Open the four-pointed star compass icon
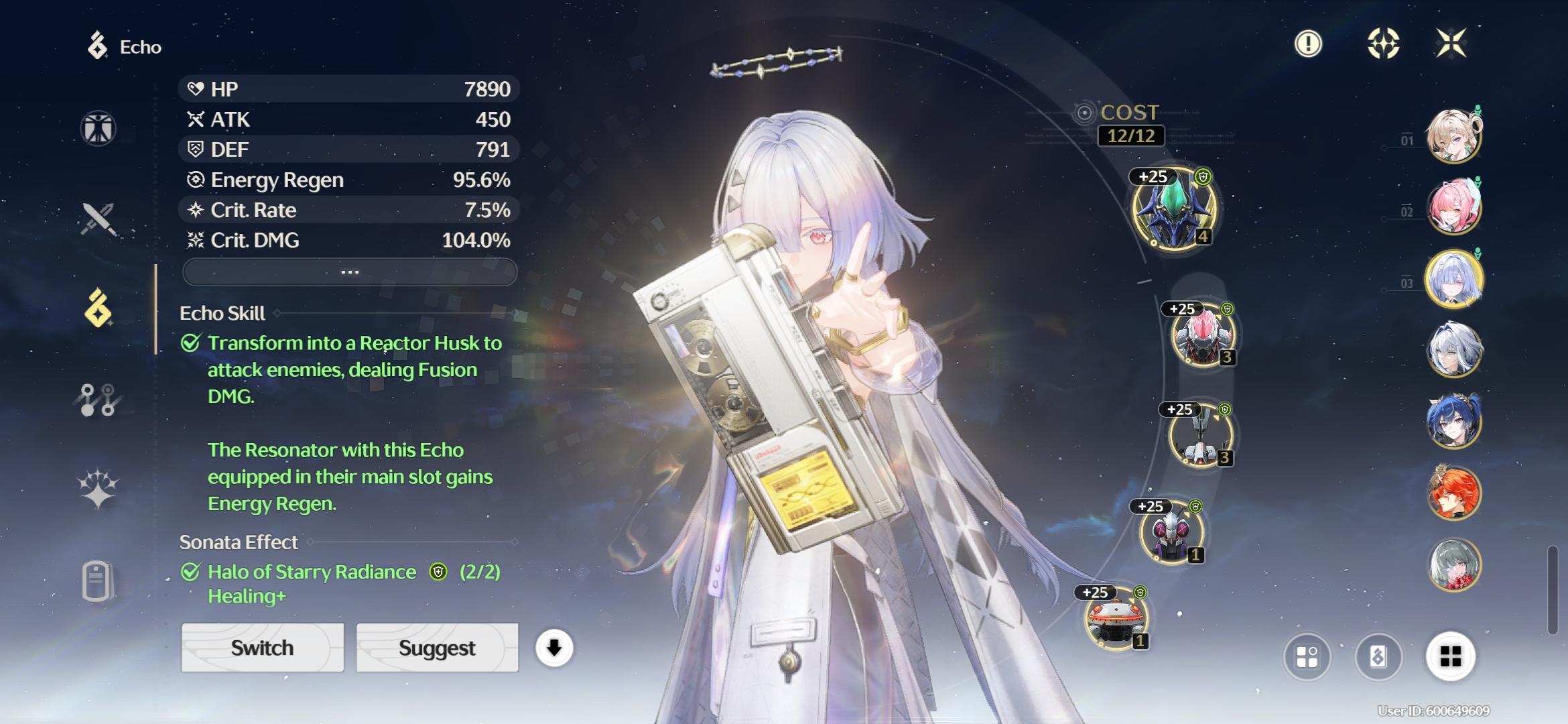This screenshot has height=724, width=1568. coord(1383,44)
